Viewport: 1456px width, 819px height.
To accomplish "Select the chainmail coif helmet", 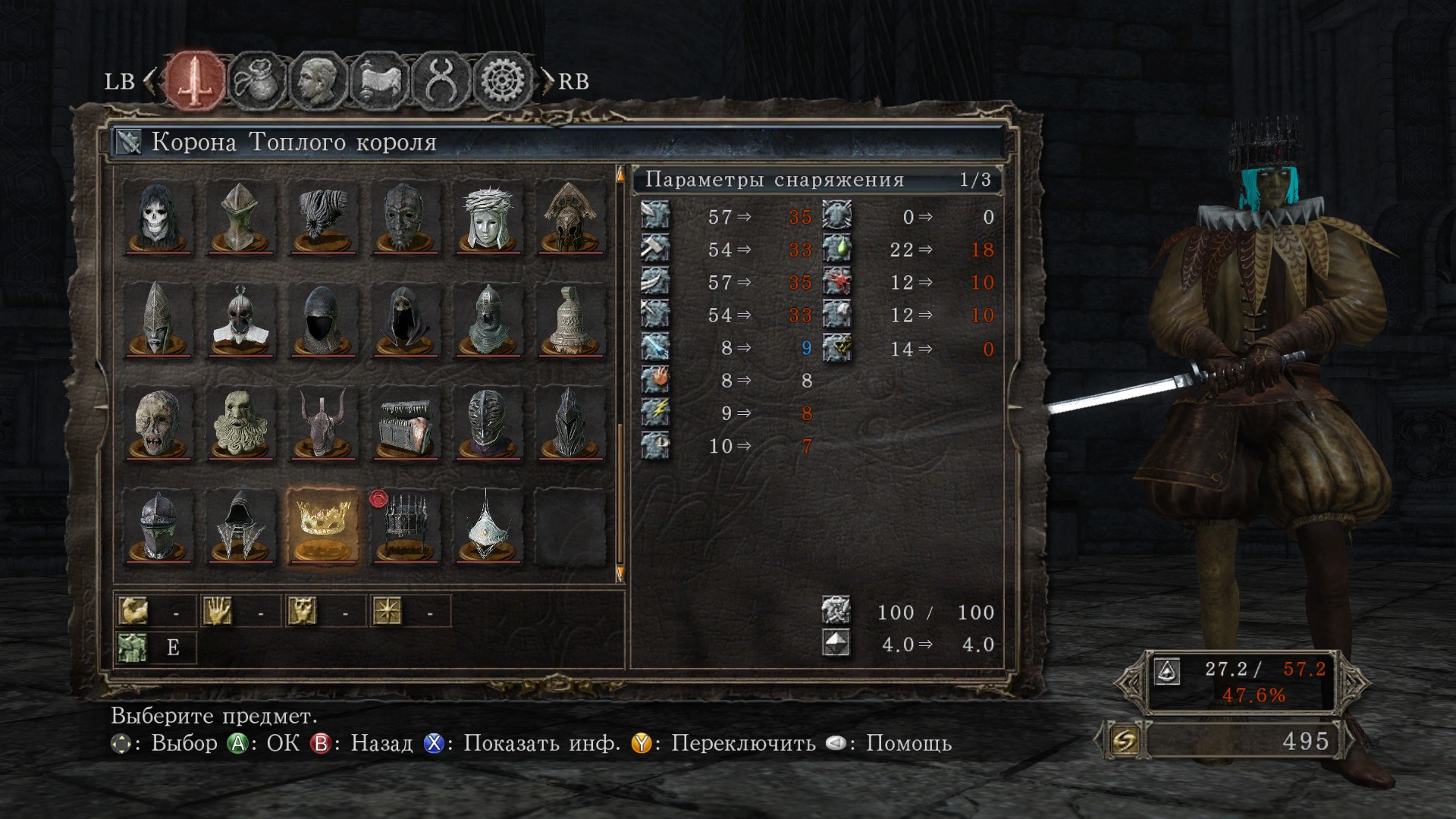I will [x=488, y=319].
